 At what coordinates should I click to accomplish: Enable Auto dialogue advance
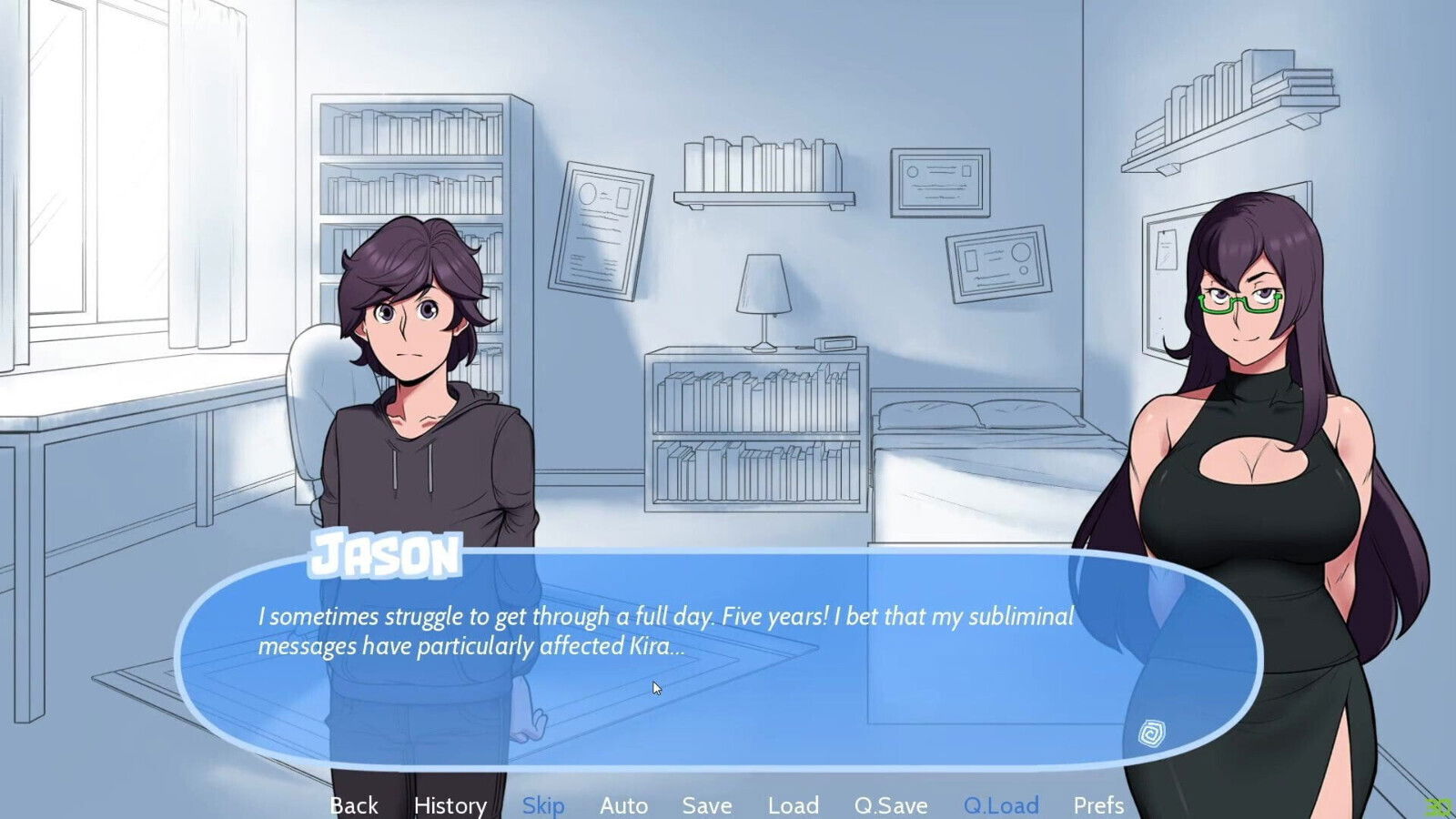pos(623,805)
